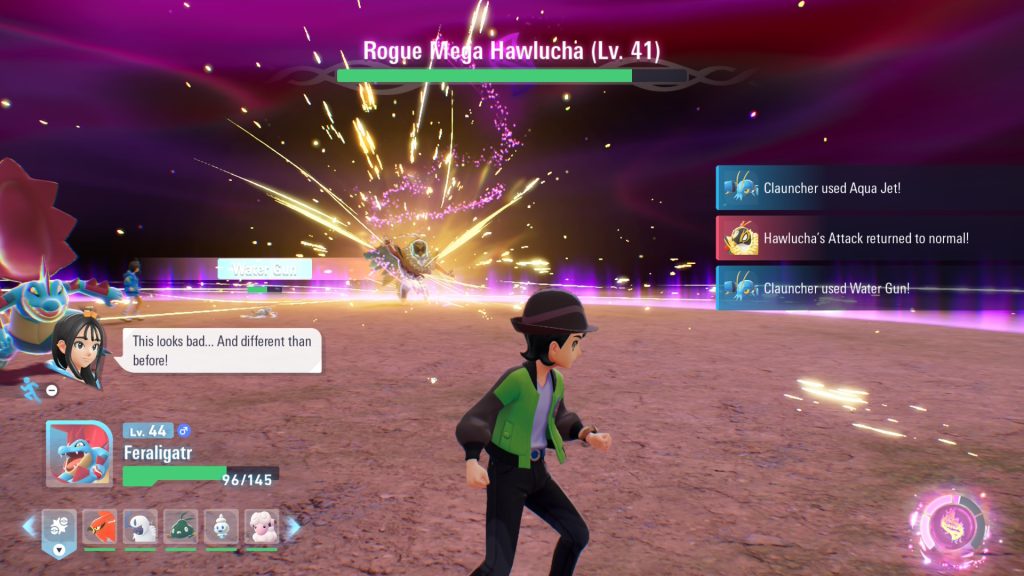Image resolution: width=1024 pixels, height=576 pixels.
Task: Switch to Absol in the party bar
Action: pos(140,527)
